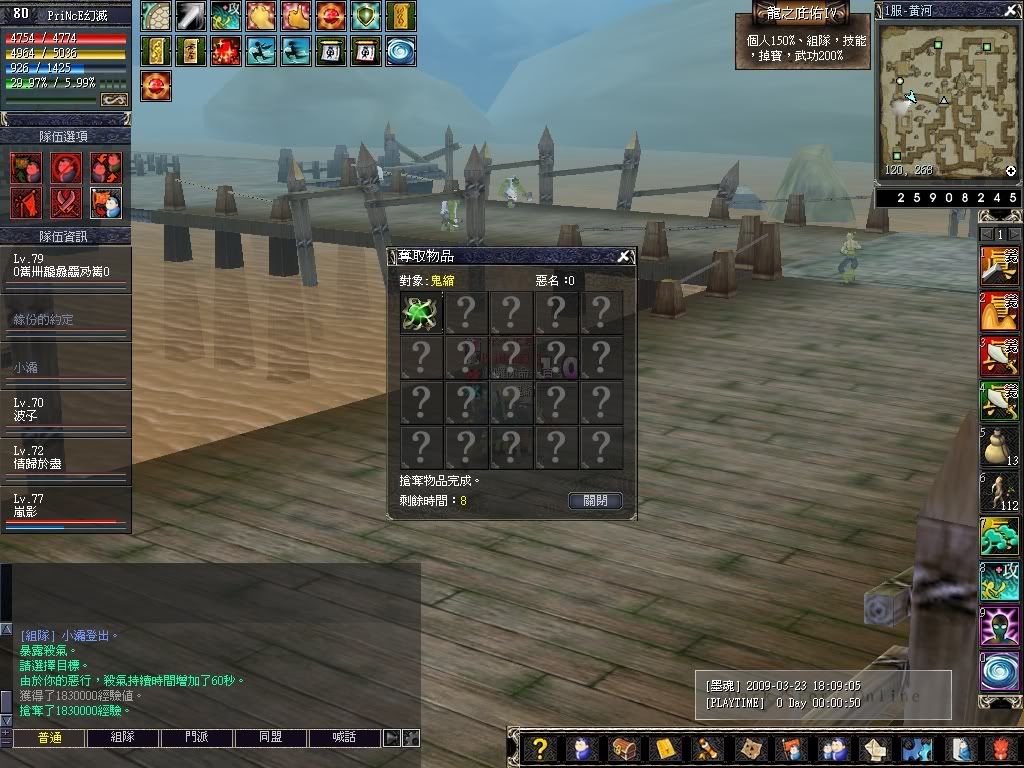The width and height of the screenshot is (1024, 768).
Task: Select the 門派 chat channel tab
Action: (x=197, y=738)
